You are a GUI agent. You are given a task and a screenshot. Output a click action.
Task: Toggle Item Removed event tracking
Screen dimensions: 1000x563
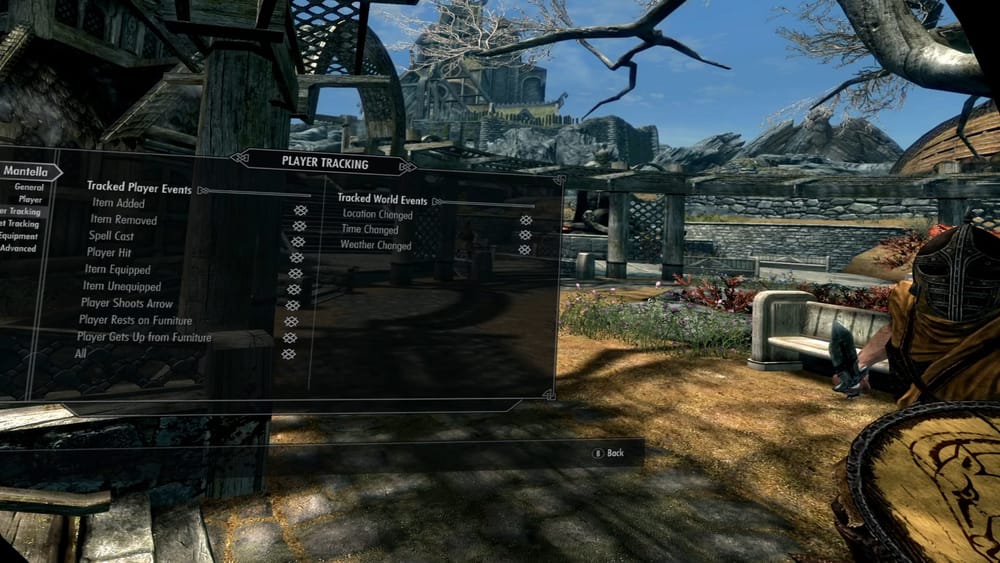click(299, 226)
